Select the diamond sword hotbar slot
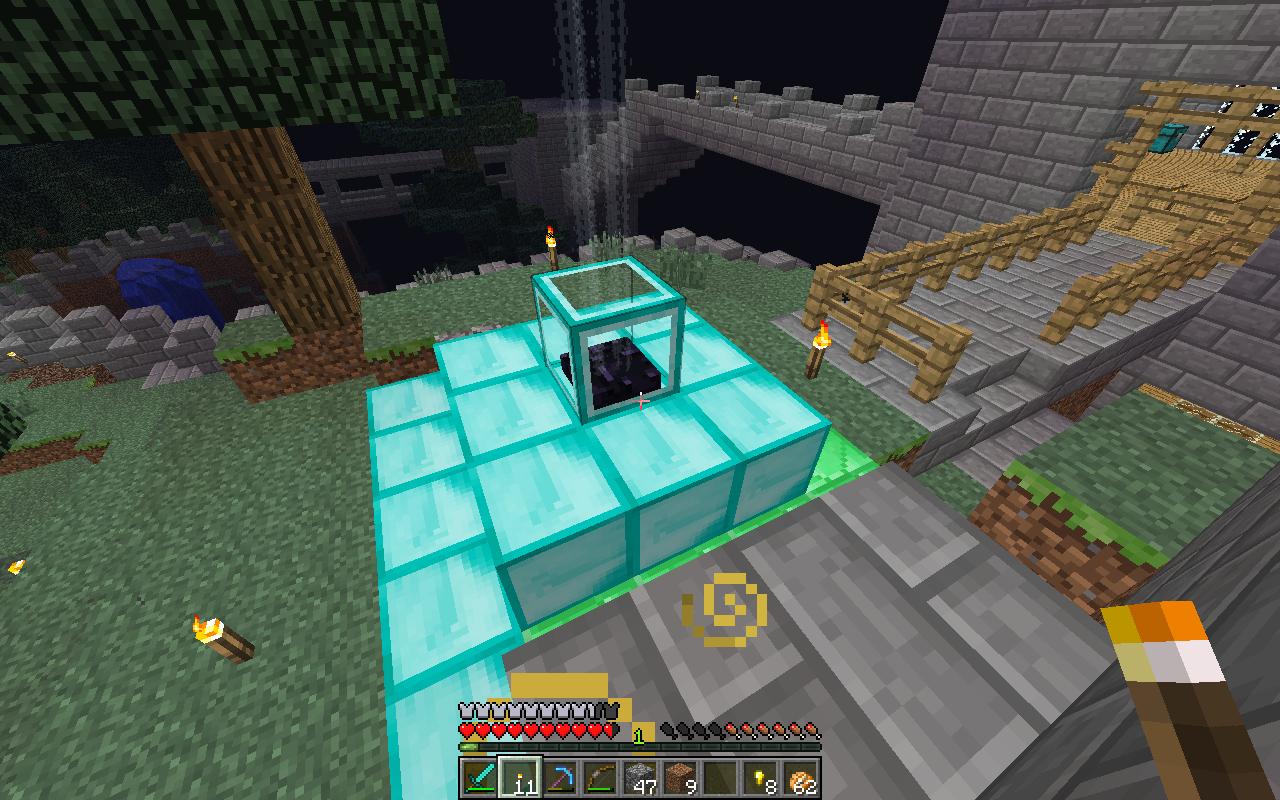Viewport: 1280px width, 800px height. point(478,777)
